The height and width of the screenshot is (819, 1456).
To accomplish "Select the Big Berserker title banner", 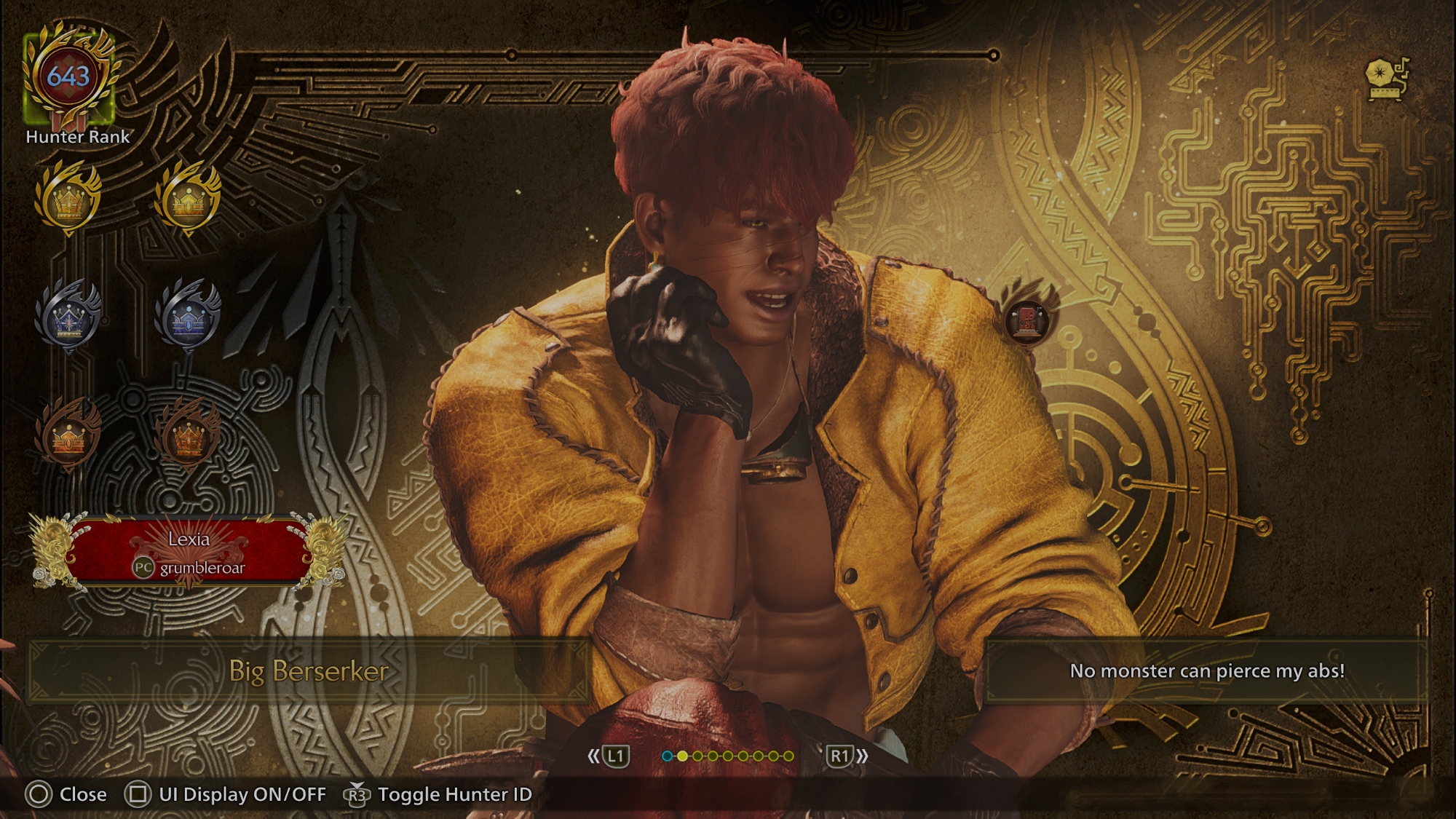I will (309, 671).
